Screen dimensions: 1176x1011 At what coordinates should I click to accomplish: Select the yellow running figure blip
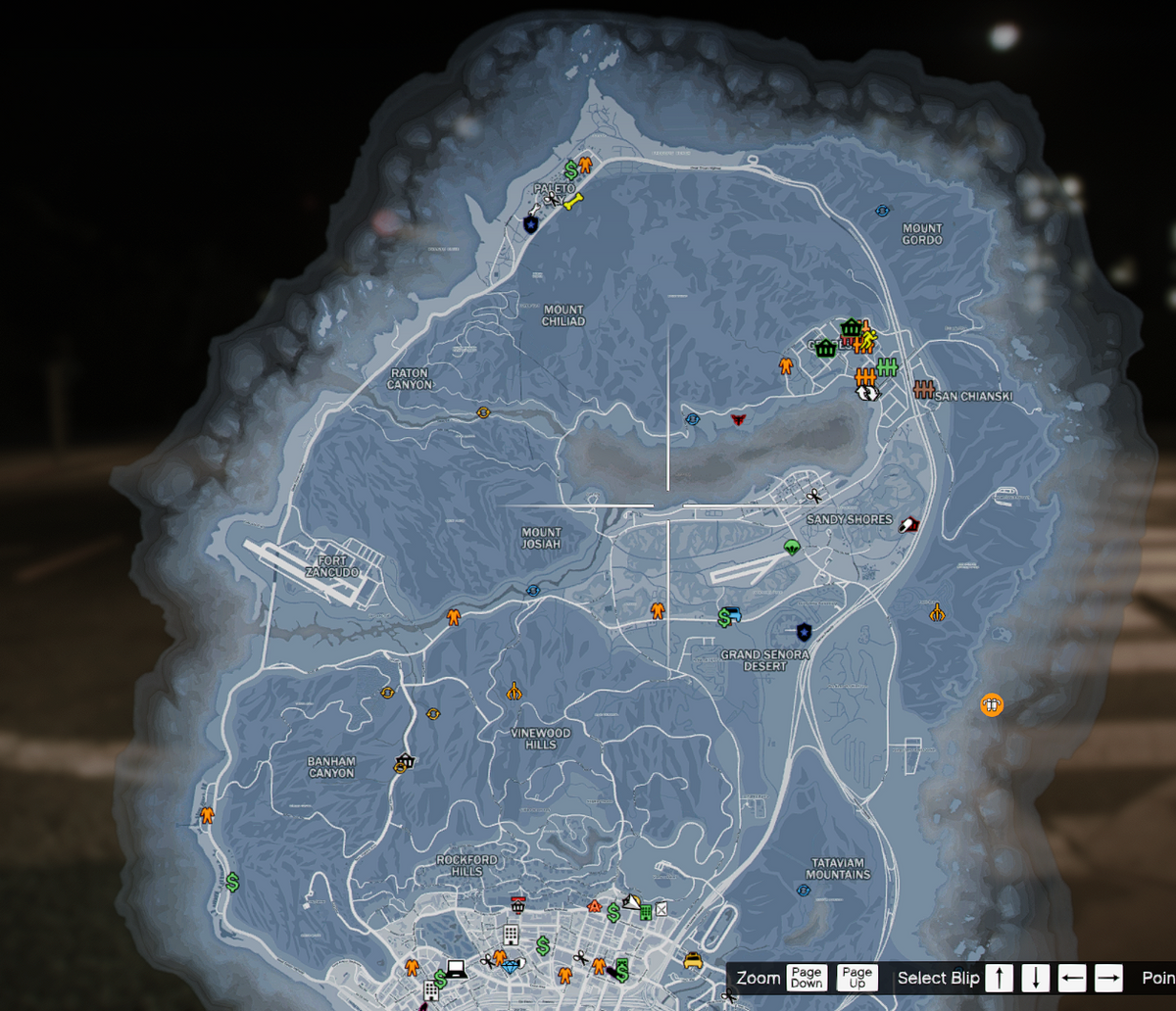[867, 340]
